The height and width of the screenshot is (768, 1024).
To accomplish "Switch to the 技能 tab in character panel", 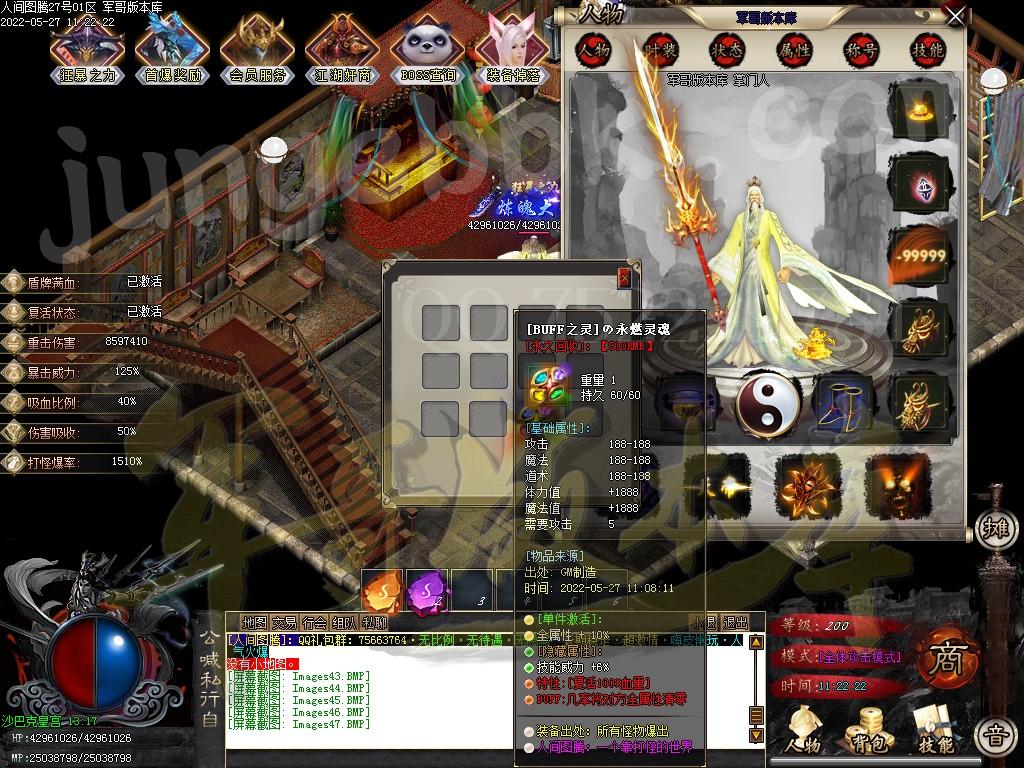I will pyautogui.click(x=927, y=49).
